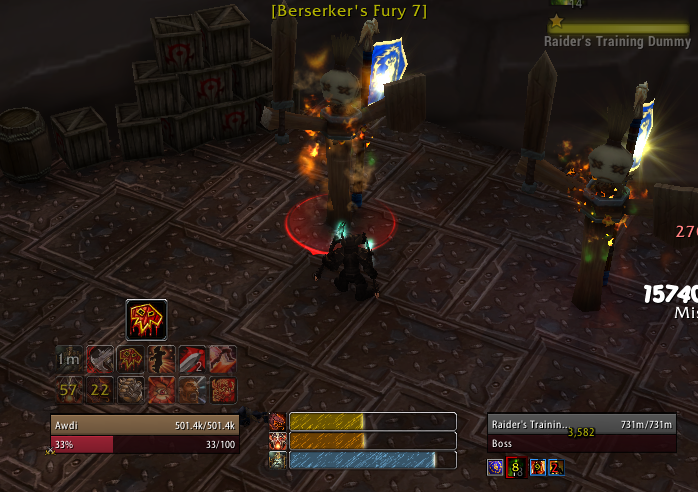Select the ability with 57 cooldown
This screenshot has height=492, width=698.
69,389
